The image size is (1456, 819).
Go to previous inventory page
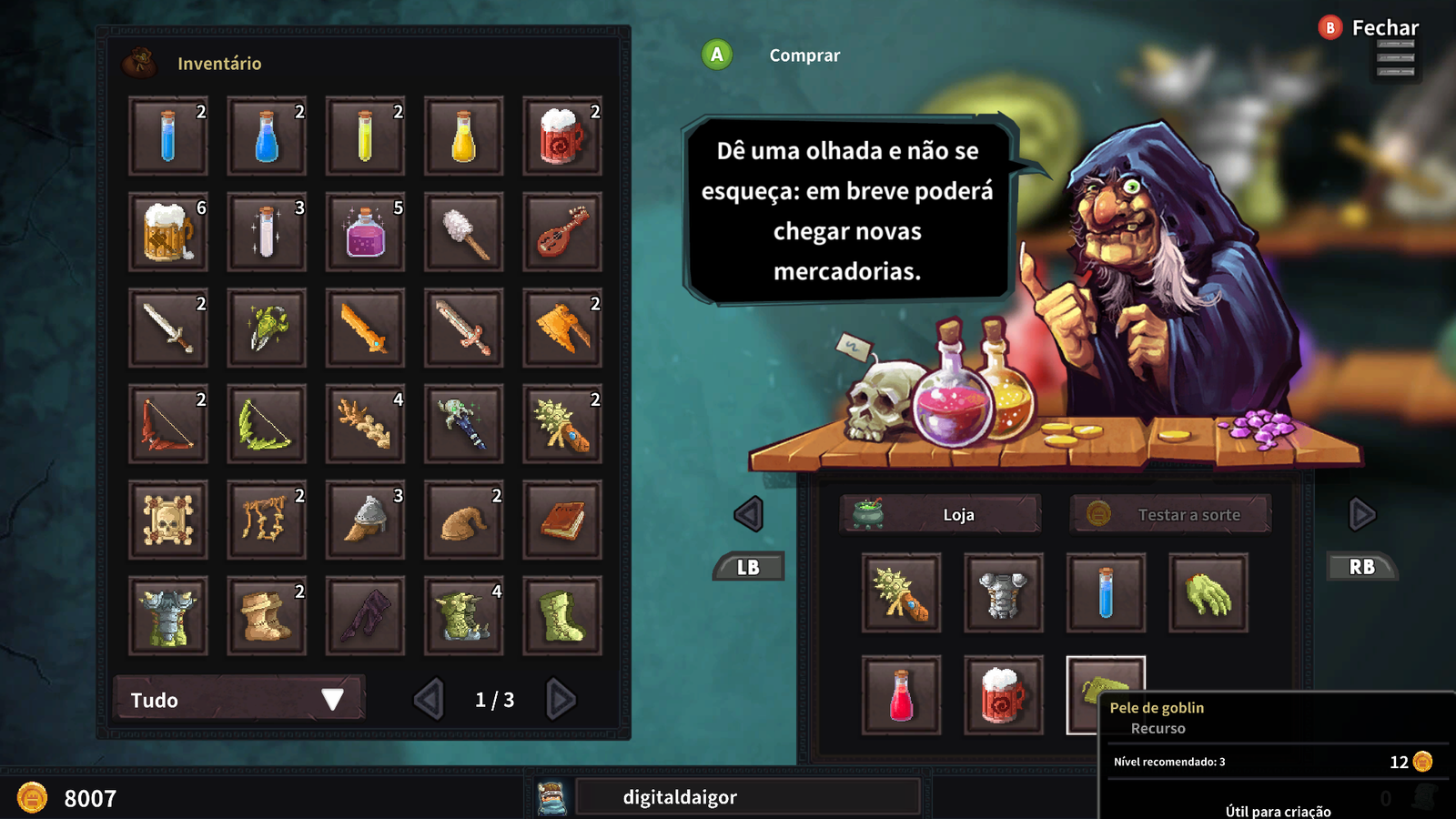point(429,699)
